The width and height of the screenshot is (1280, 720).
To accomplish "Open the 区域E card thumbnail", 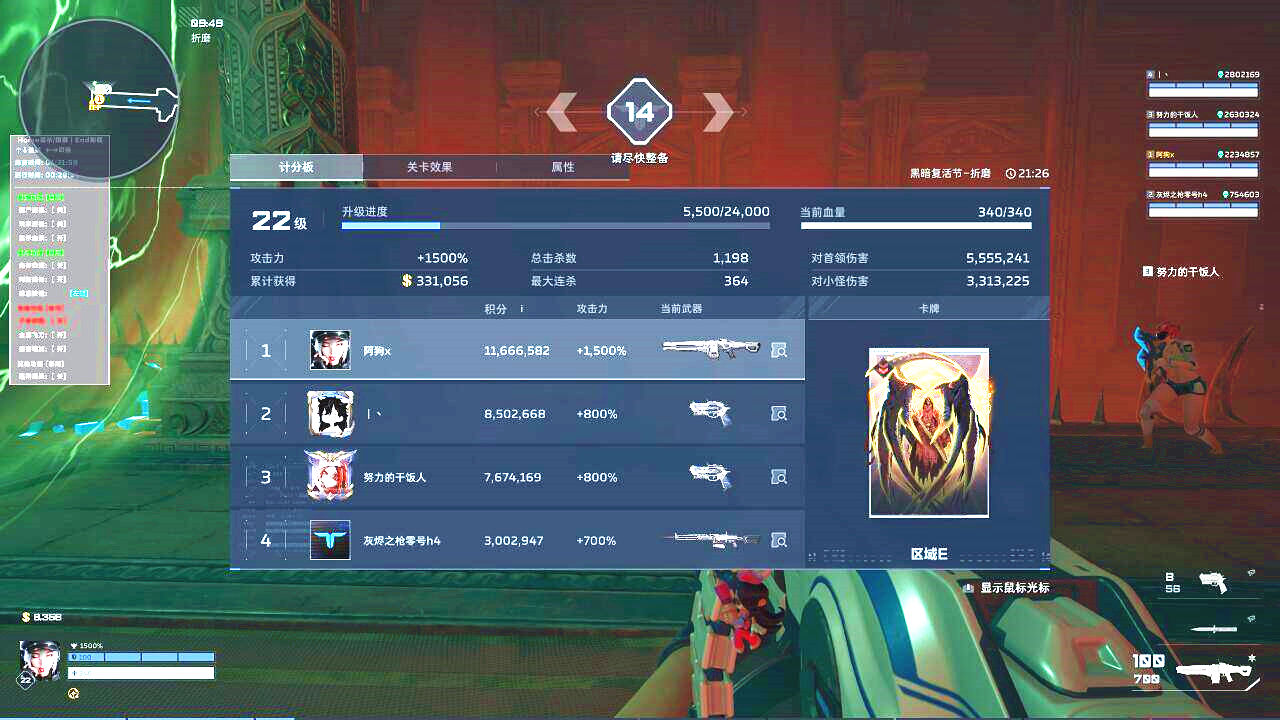I will point(929,431).
